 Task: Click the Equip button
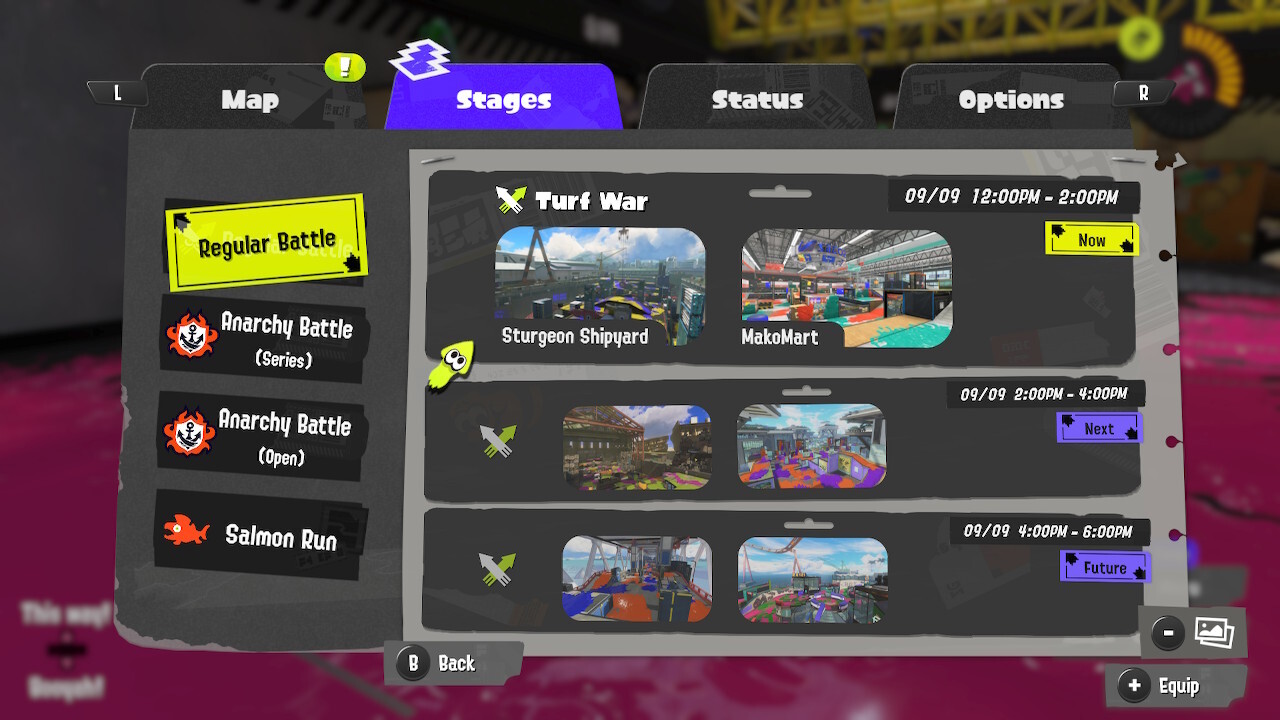tap(1176, 686)
